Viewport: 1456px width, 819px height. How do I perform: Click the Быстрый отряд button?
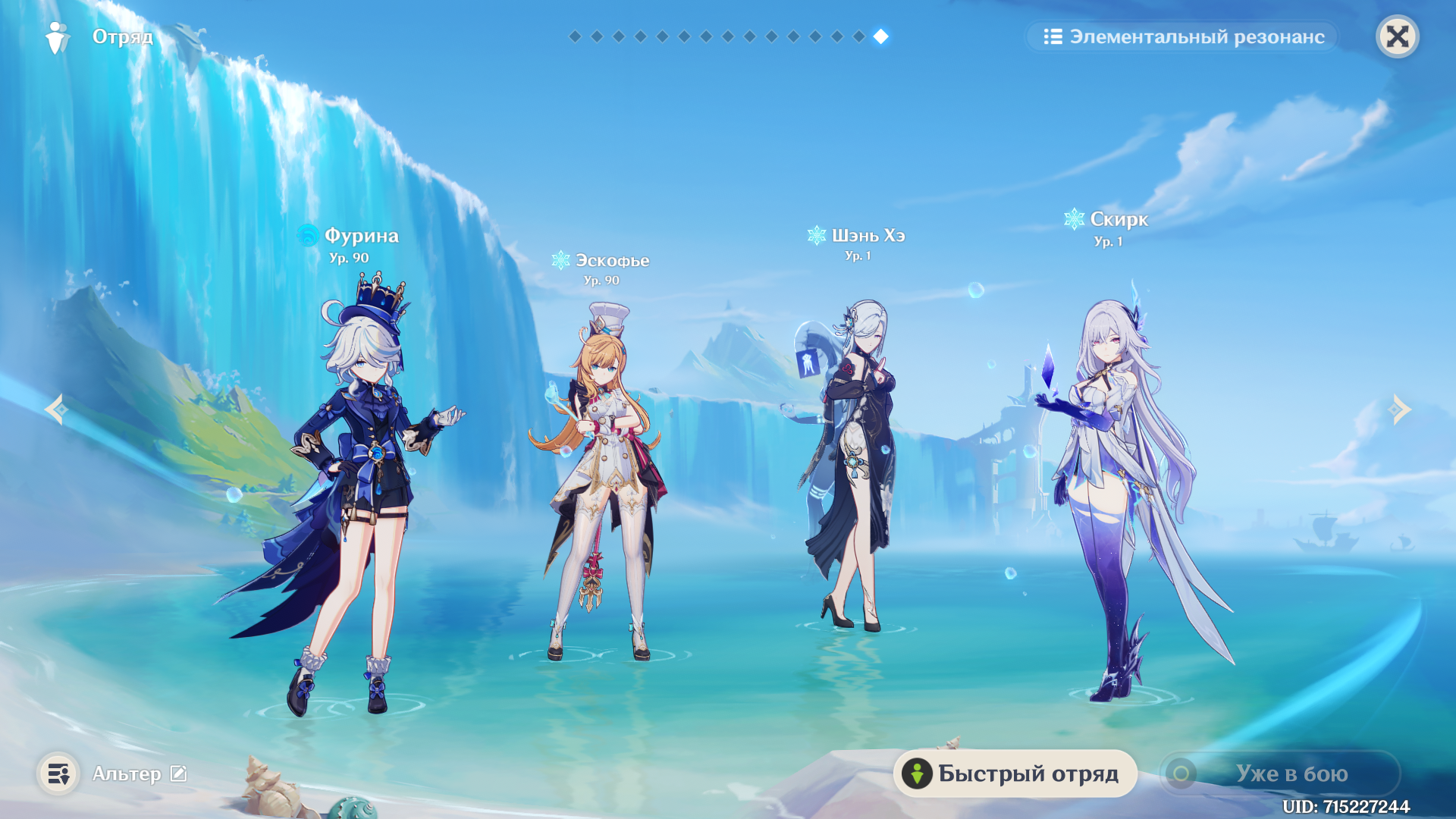coord(1015,773)
